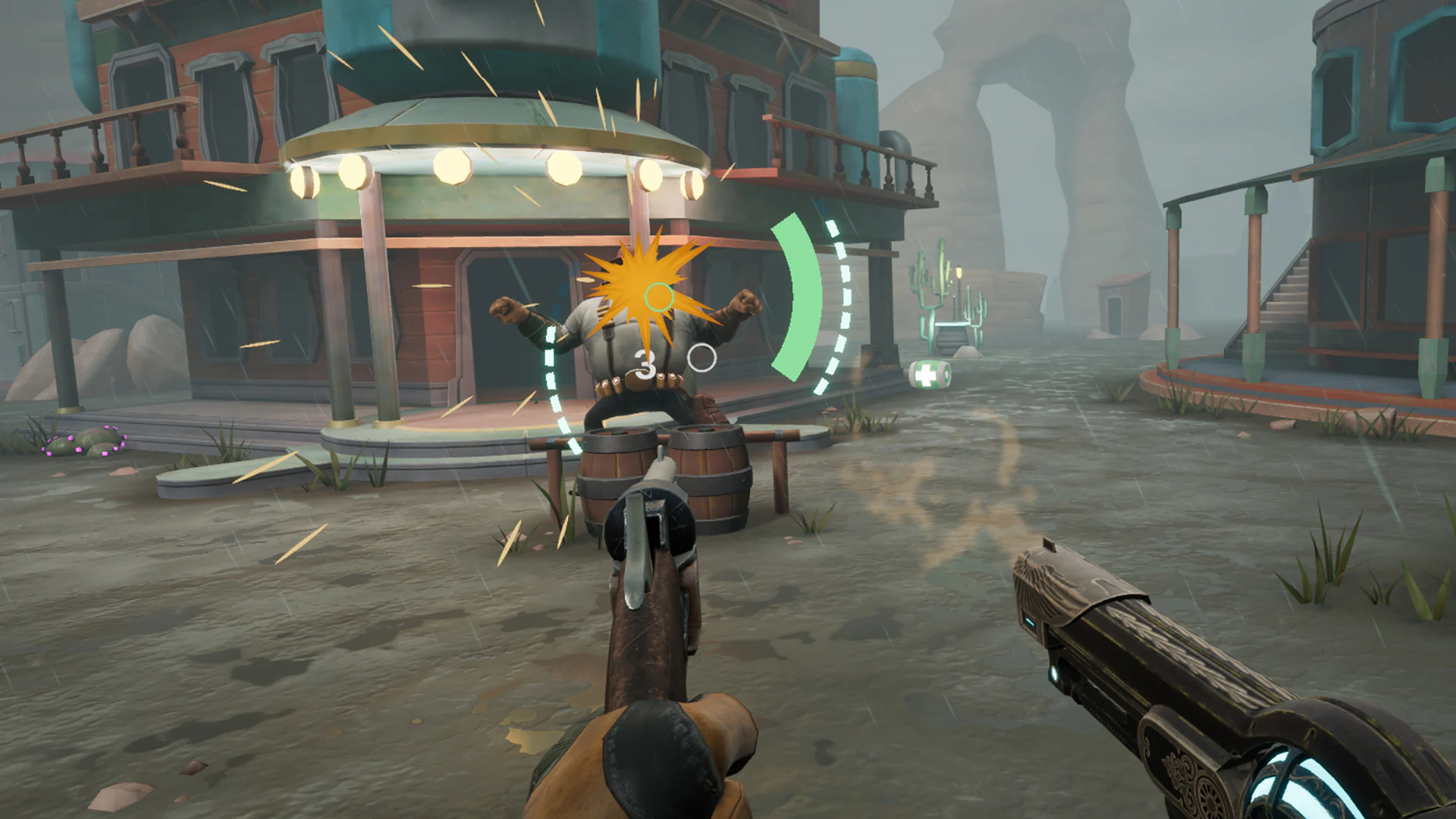Select the white cross on the health crate

pyautogui.click(x=926, y=373)
